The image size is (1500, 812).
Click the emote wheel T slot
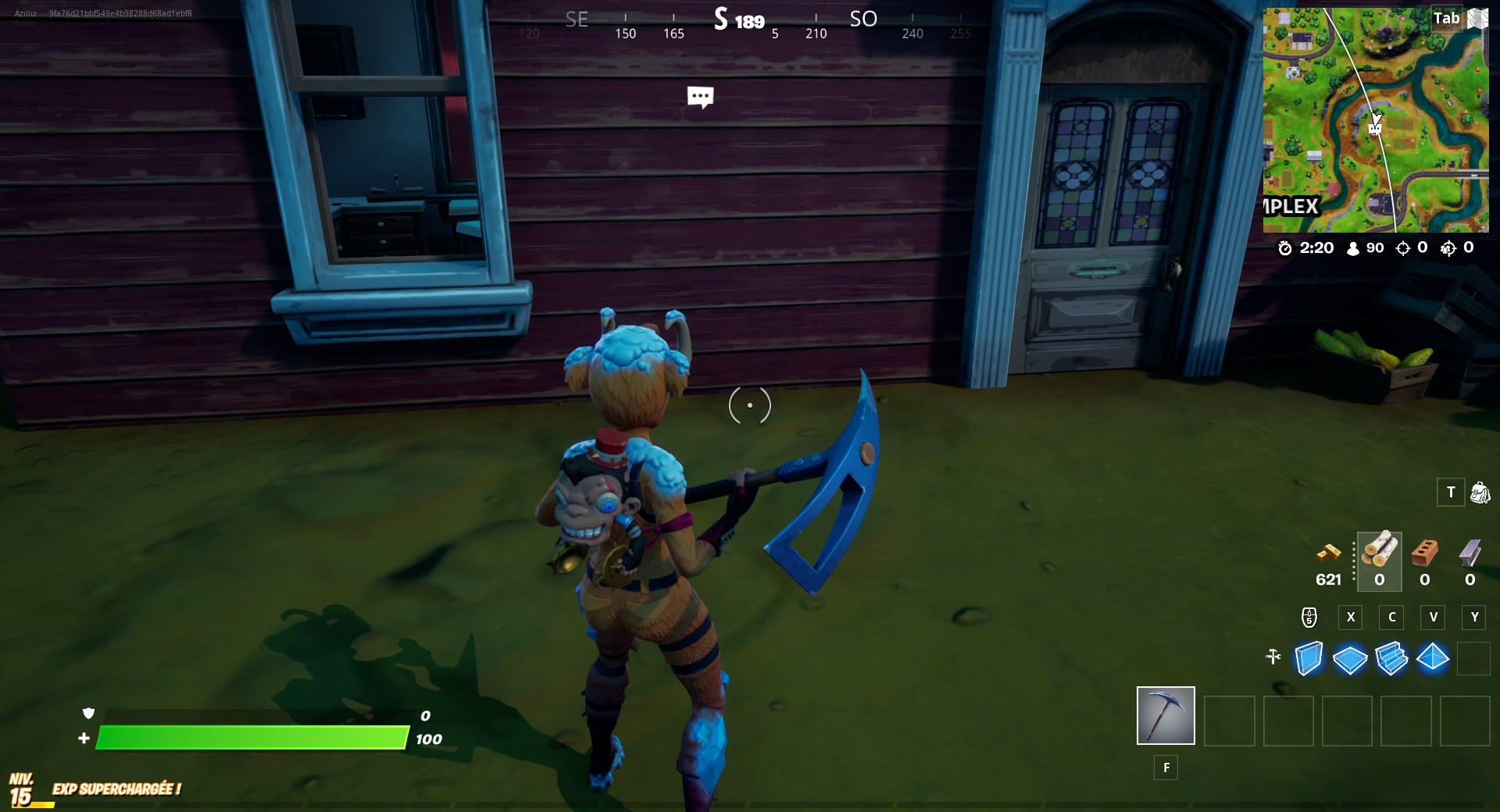click(x=1452, y=493)
